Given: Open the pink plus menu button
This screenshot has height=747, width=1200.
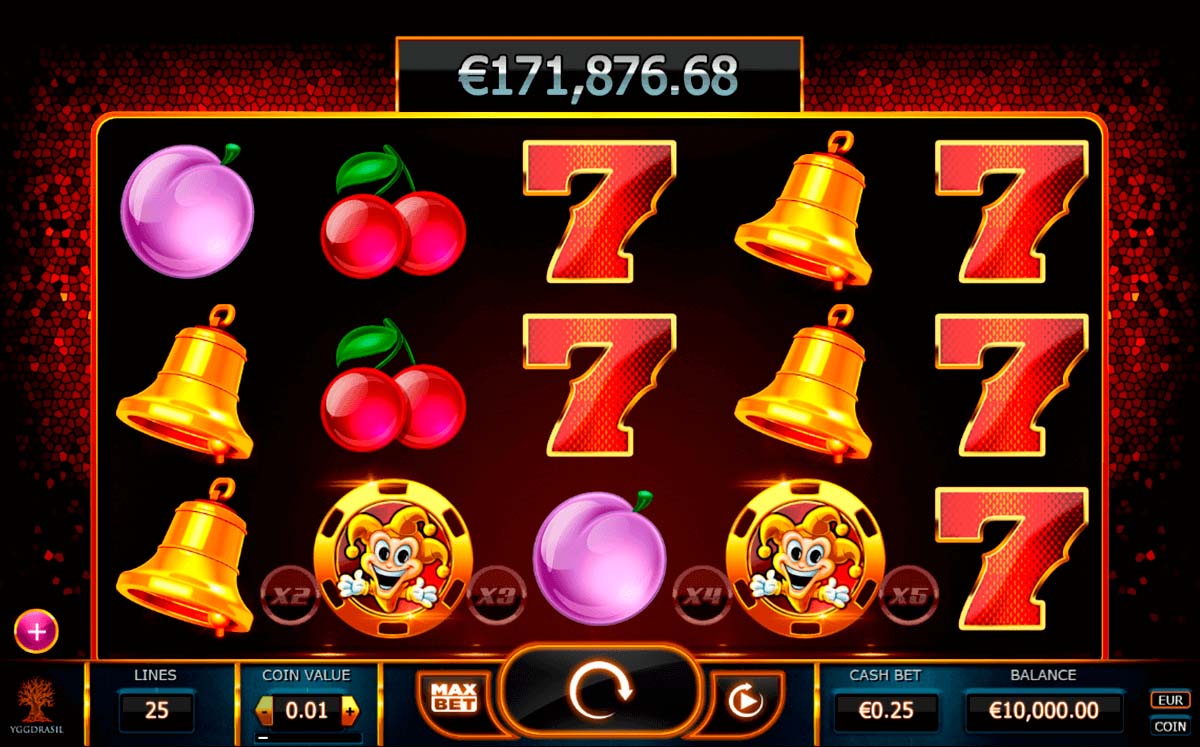Looking at the screenshot, I should click(x=36, y=631).
